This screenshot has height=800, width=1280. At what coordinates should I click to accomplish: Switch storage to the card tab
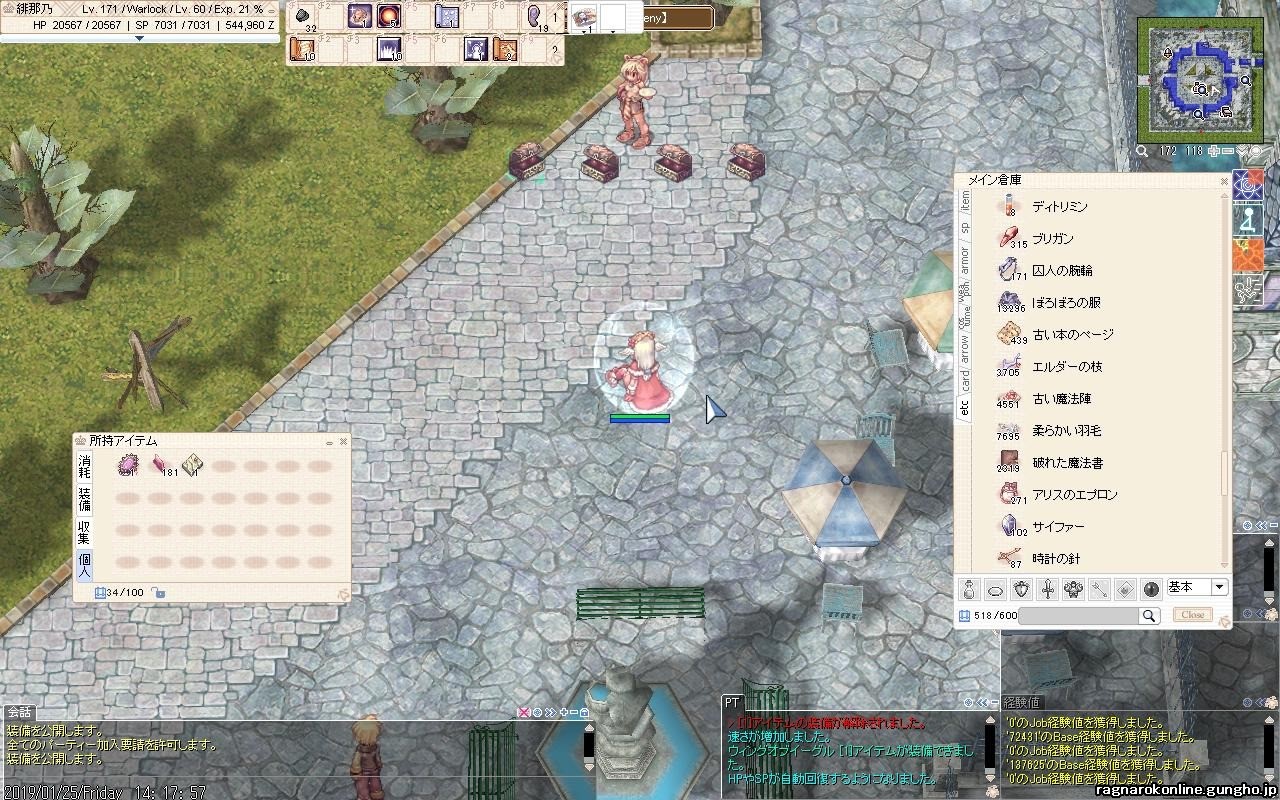tap(965, 381)
